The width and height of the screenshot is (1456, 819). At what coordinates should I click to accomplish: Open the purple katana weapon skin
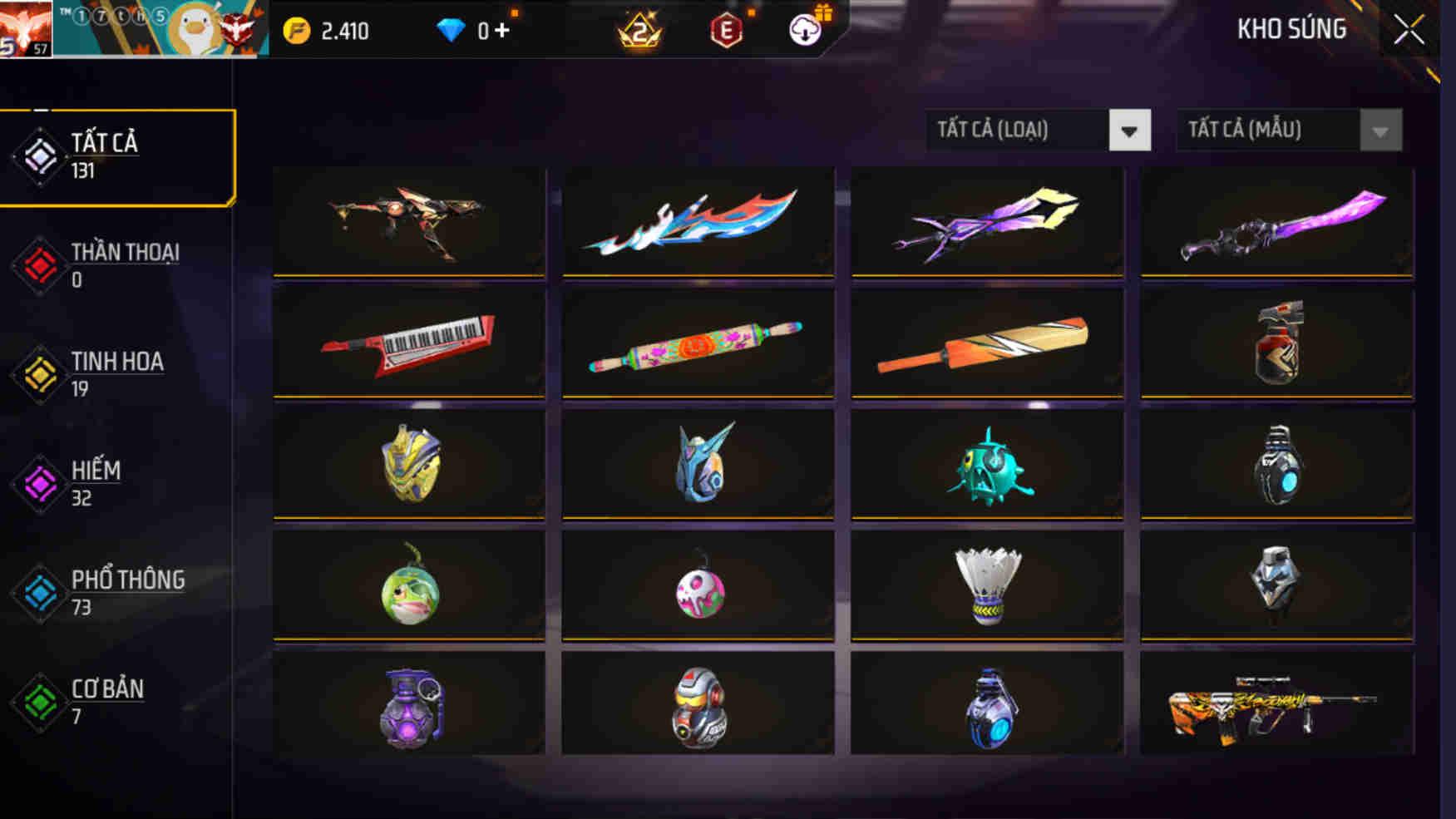click(1277, 220)
